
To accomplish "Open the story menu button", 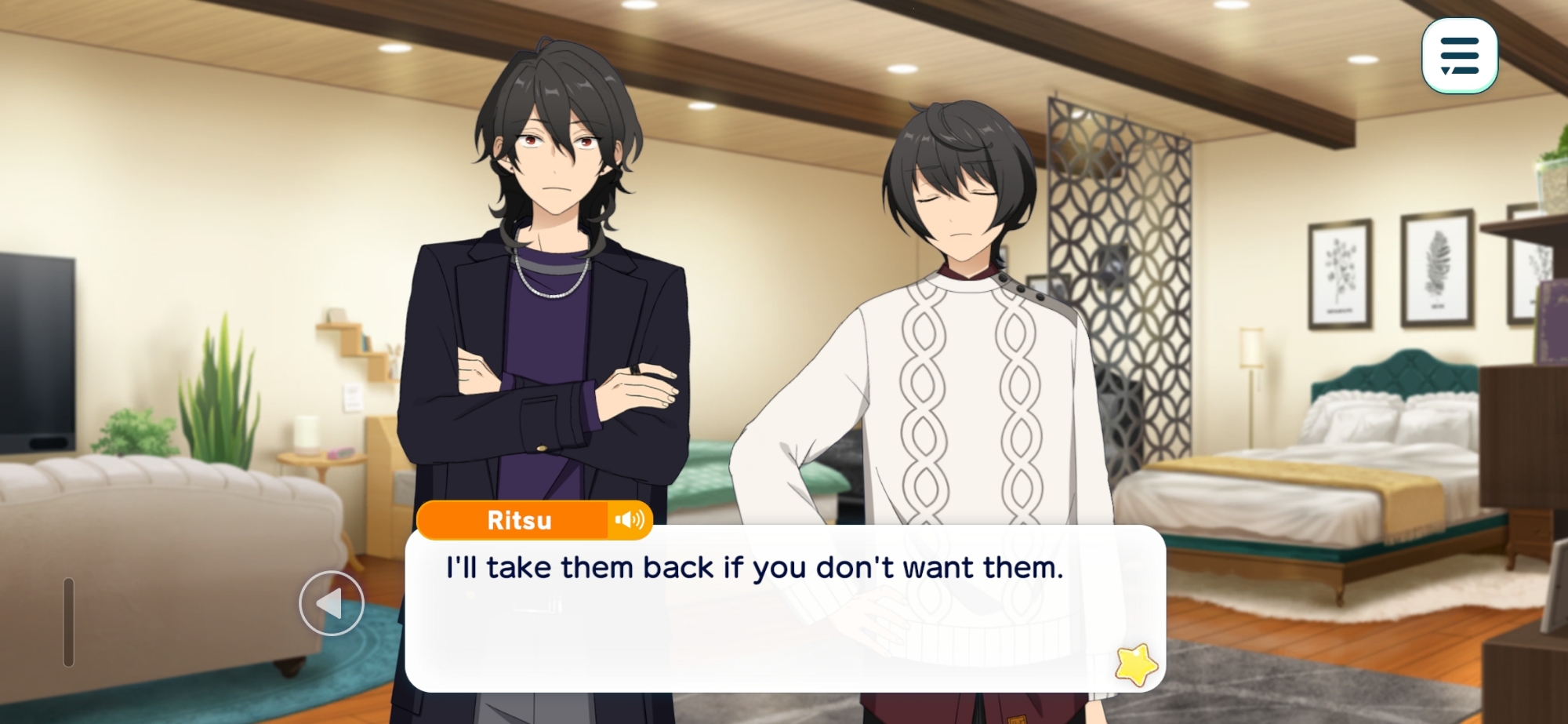I will tap(1459, 56).
